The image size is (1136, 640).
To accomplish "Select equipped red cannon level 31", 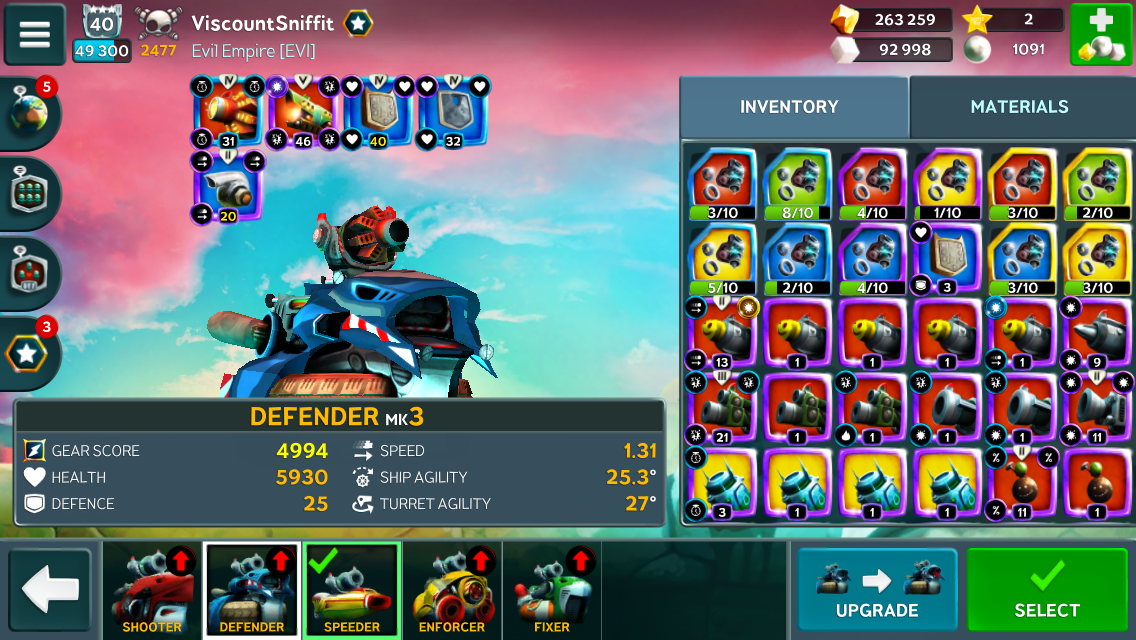I will tap(228, 112).
